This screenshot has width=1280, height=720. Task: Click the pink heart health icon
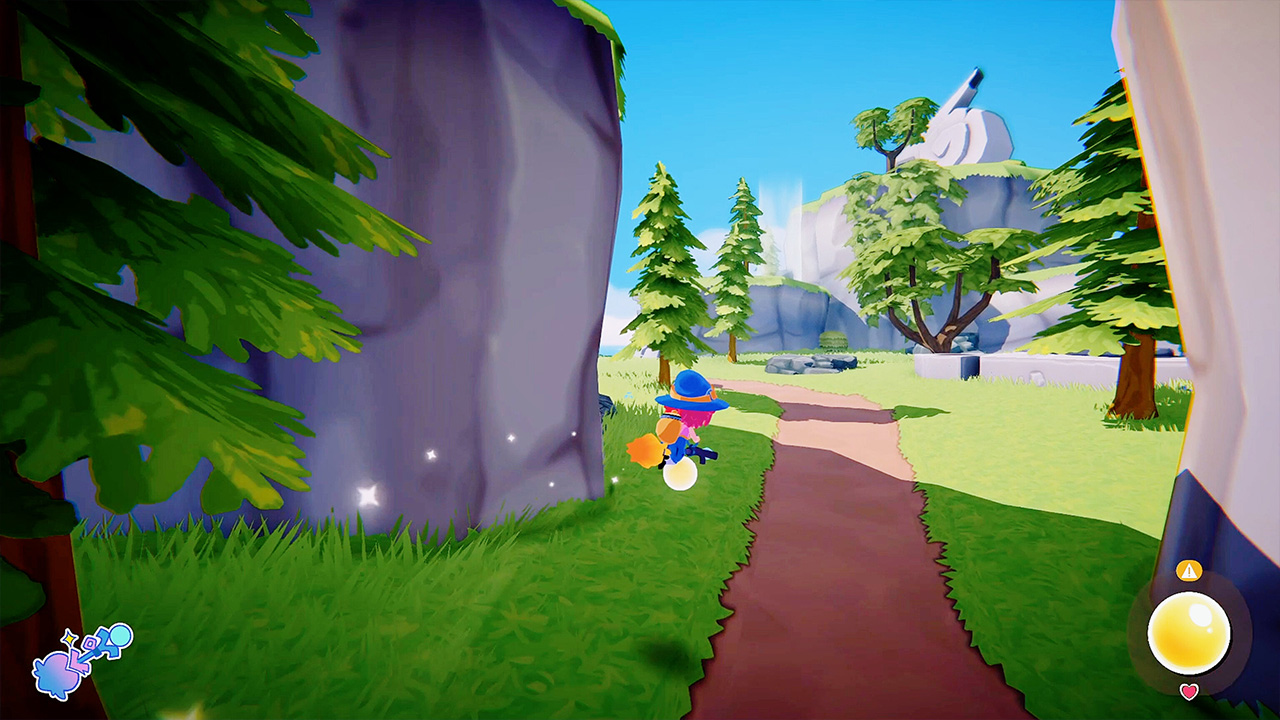click(x=1189, y=690)
